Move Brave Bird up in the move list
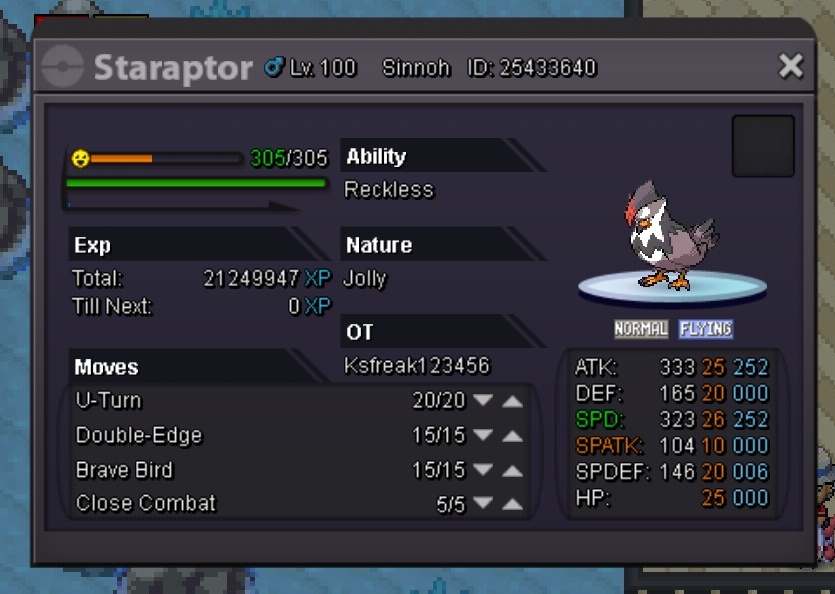The image size is (835, 594). 512,471
